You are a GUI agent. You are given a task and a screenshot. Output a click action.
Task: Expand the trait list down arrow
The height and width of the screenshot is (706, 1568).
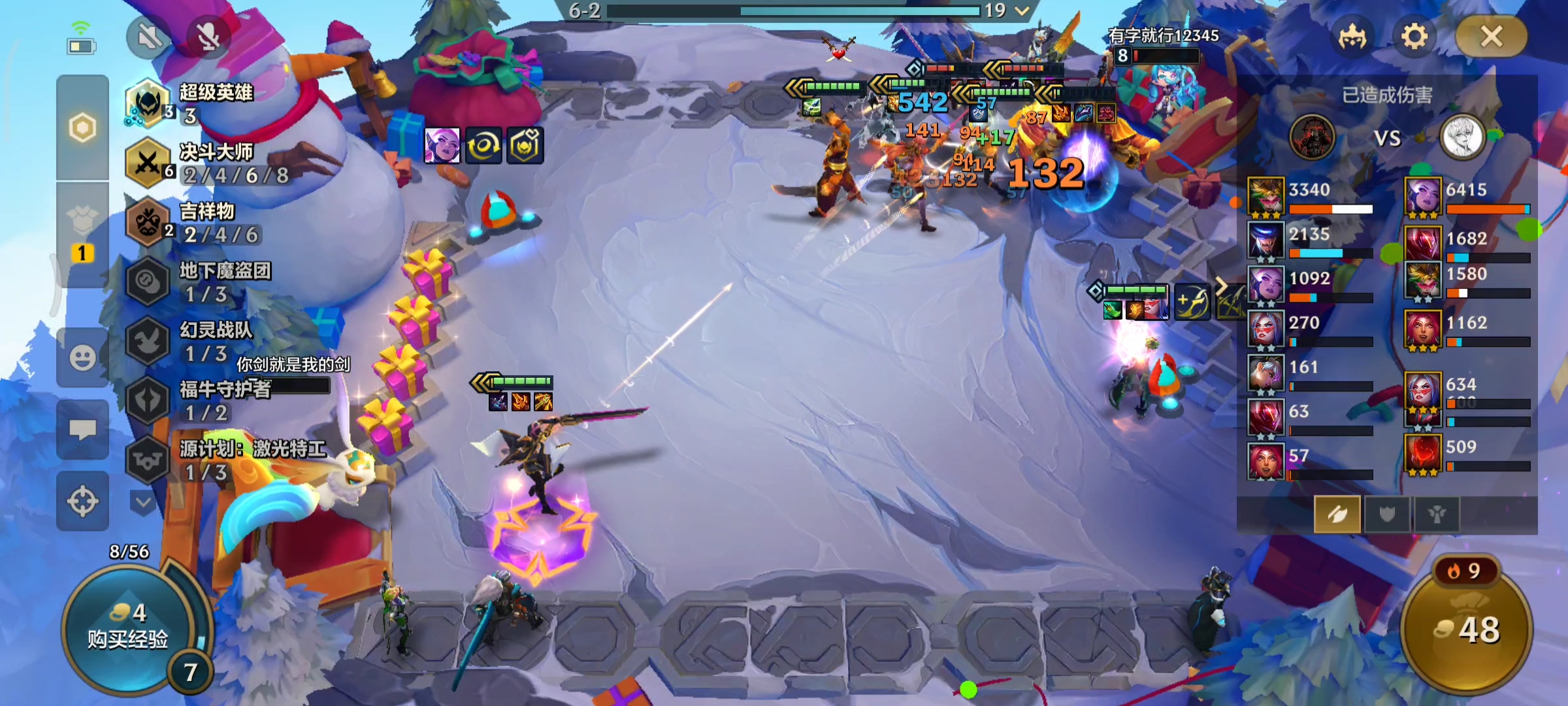tap(143, 502)
